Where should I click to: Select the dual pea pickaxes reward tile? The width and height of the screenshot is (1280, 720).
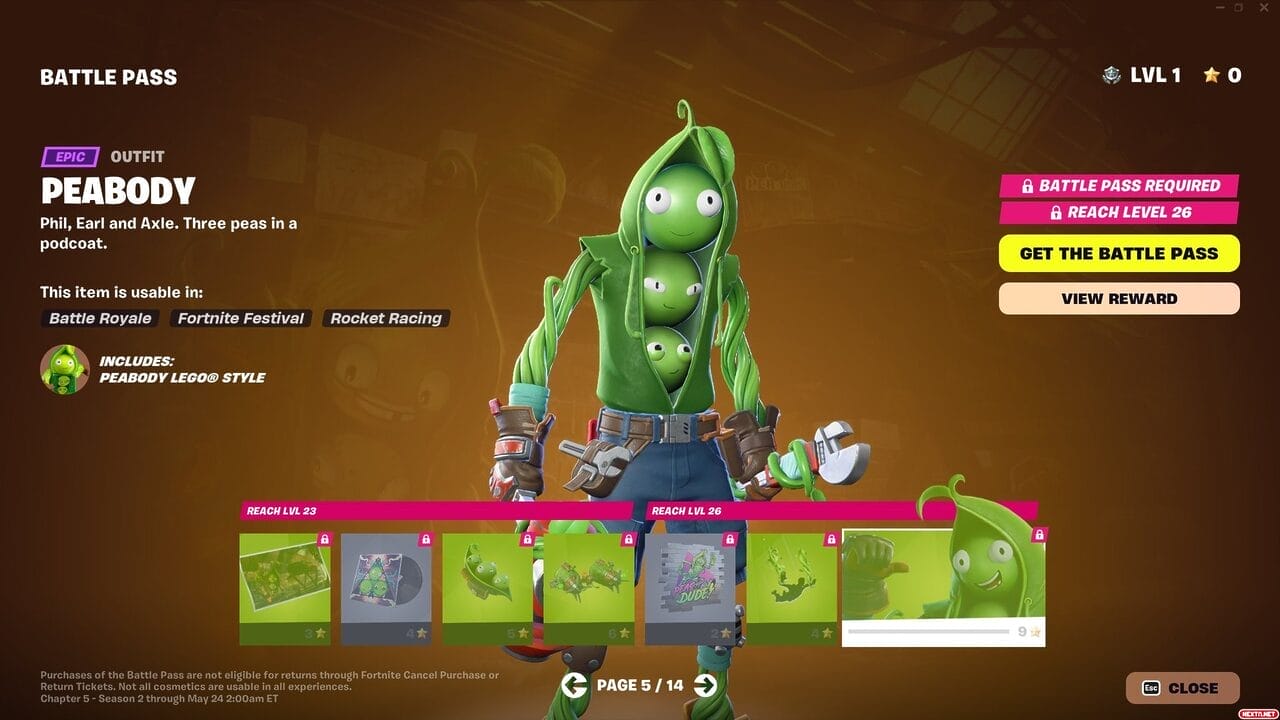588,589
